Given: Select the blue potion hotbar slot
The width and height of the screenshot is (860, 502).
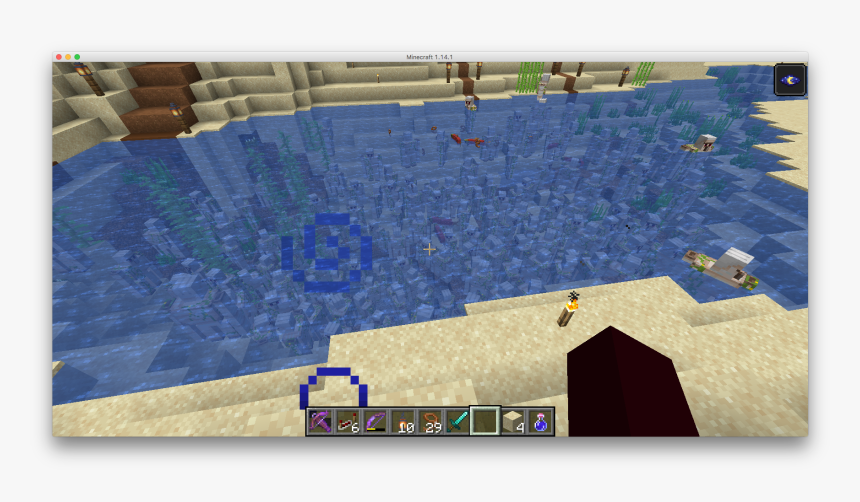Looking at the screenshot, I should tap(541, 422).
